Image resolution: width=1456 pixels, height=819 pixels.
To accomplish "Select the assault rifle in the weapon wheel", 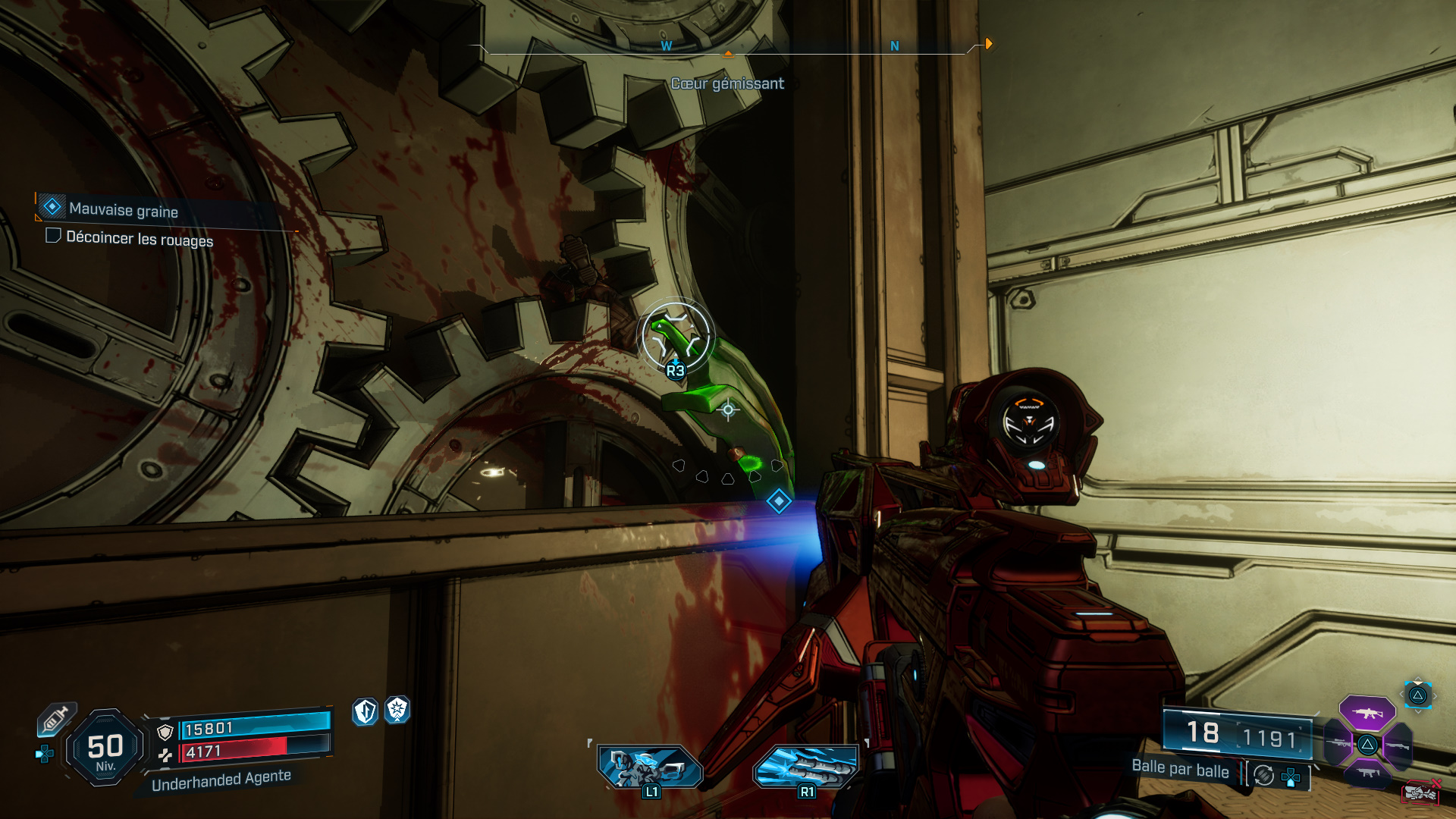I will (1367, 713).
